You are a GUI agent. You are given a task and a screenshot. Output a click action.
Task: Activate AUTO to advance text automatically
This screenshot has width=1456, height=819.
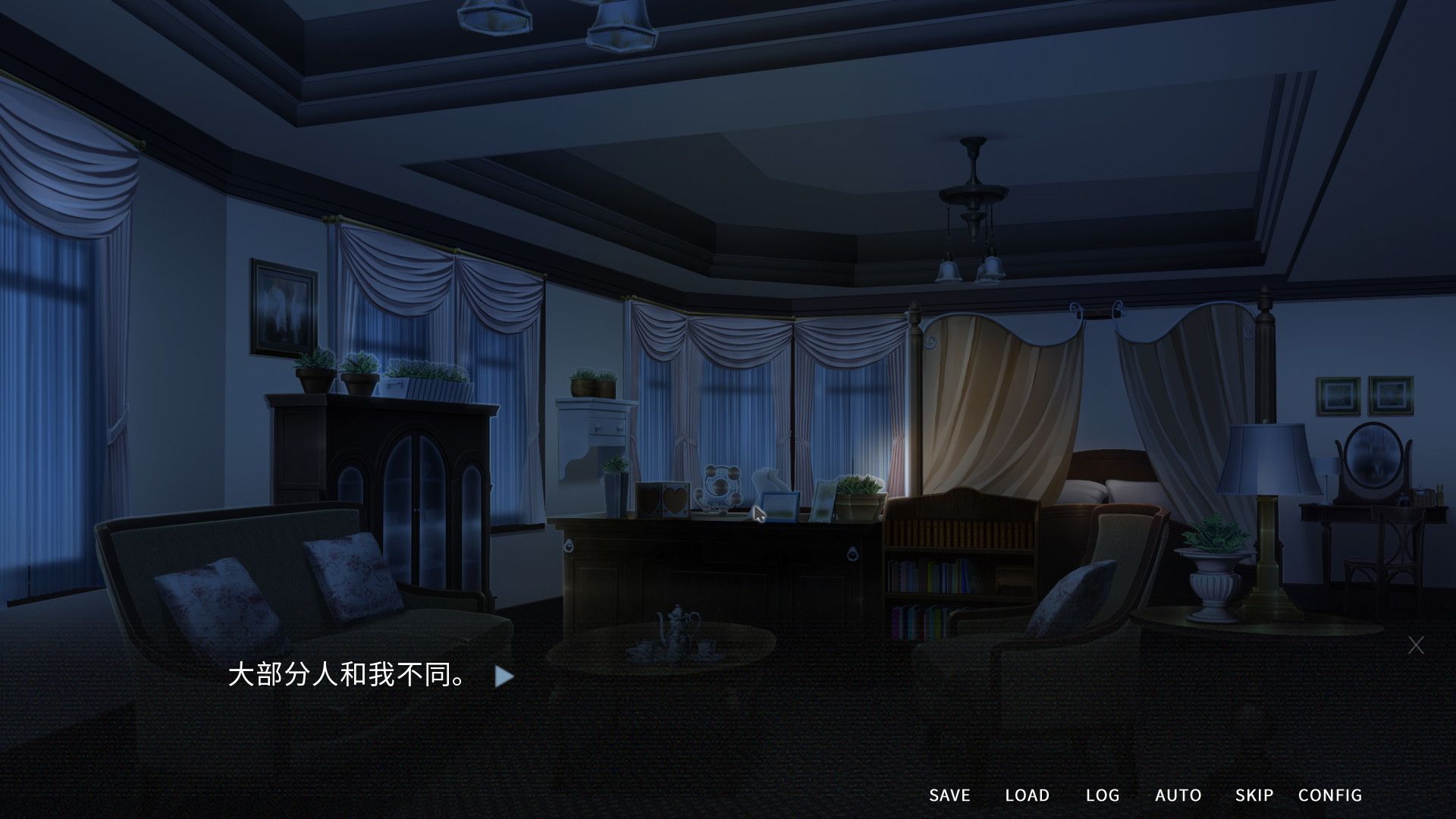click(1178, 795)
